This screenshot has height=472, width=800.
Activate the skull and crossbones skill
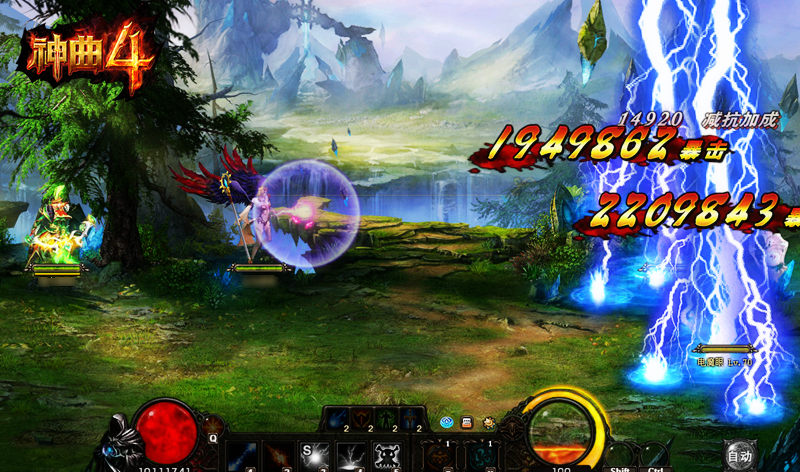(x=389, y=456)
